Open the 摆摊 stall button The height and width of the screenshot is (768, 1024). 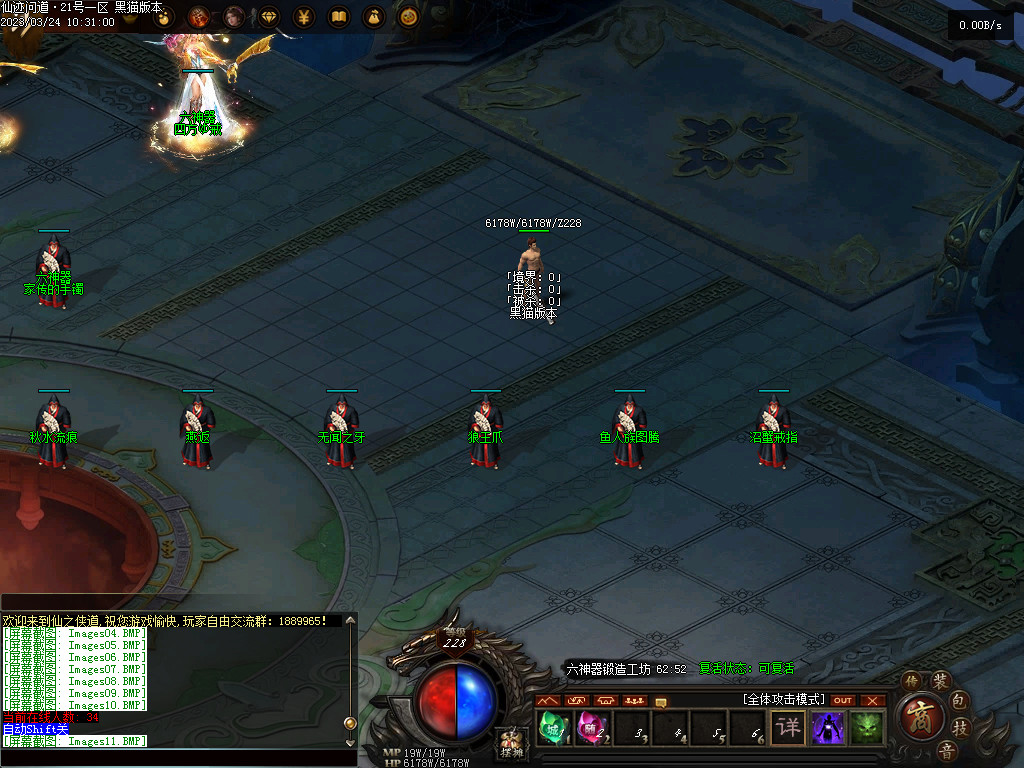pos(512,744)
